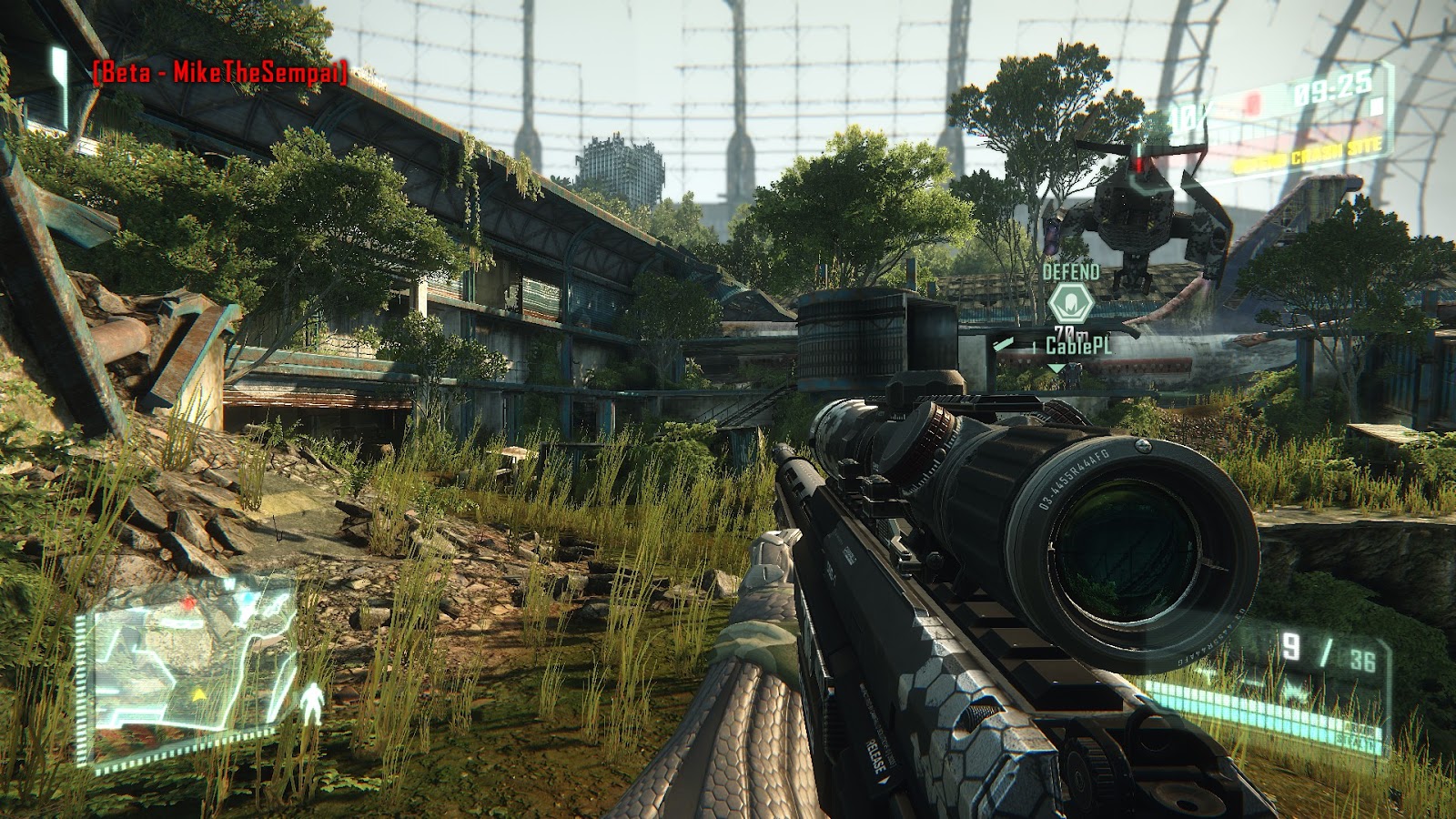The image size is (1456, 819).
Task: Click the player silhouette icon beside minimap
Action: click(313, 703)
